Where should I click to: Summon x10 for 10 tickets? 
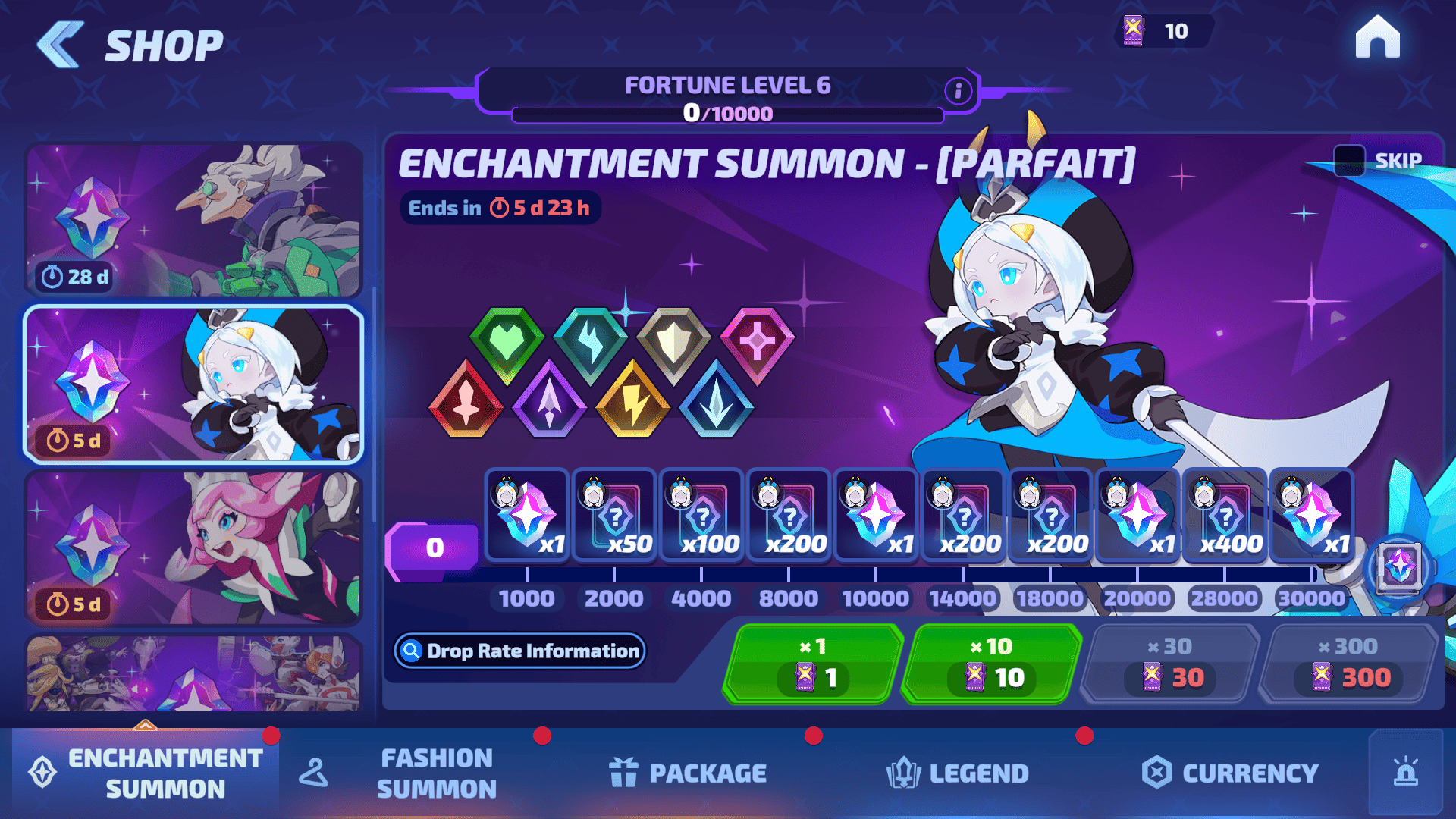click(992, 664)
